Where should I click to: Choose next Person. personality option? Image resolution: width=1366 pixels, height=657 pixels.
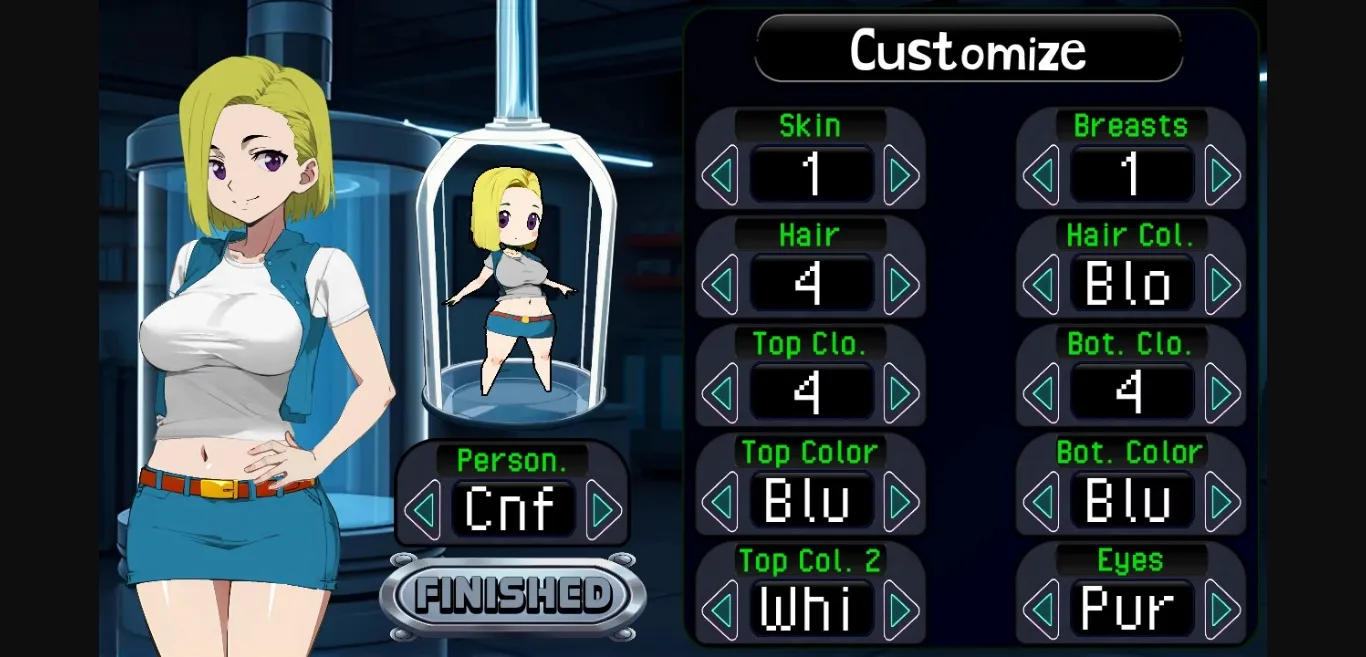[603, 510]
